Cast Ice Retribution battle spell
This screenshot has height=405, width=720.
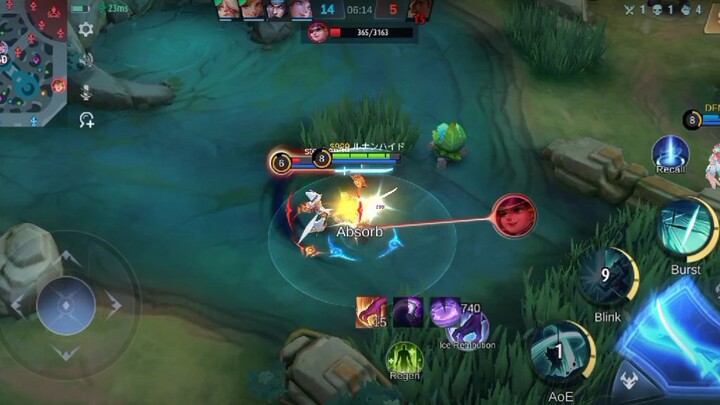coord(467,328)
